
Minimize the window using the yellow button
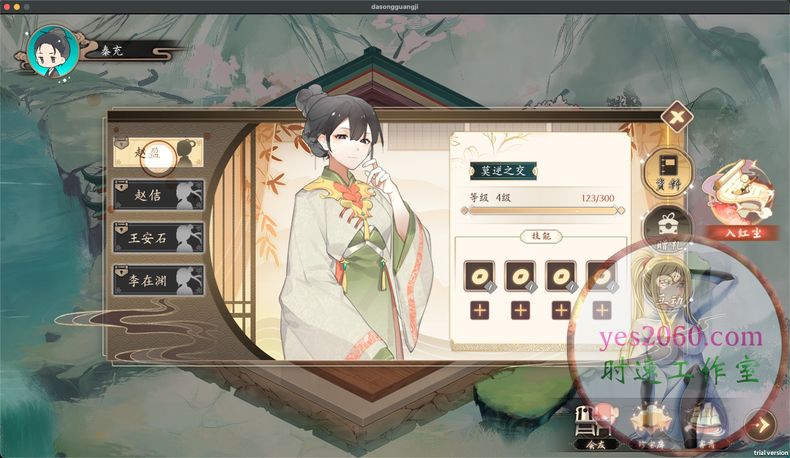[18, 7]
